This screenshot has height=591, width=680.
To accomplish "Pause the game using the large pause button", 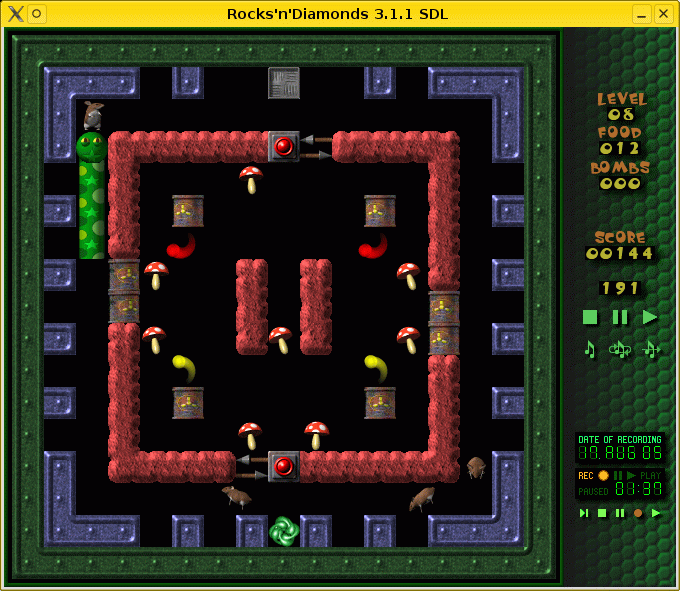I will point(620,317).
